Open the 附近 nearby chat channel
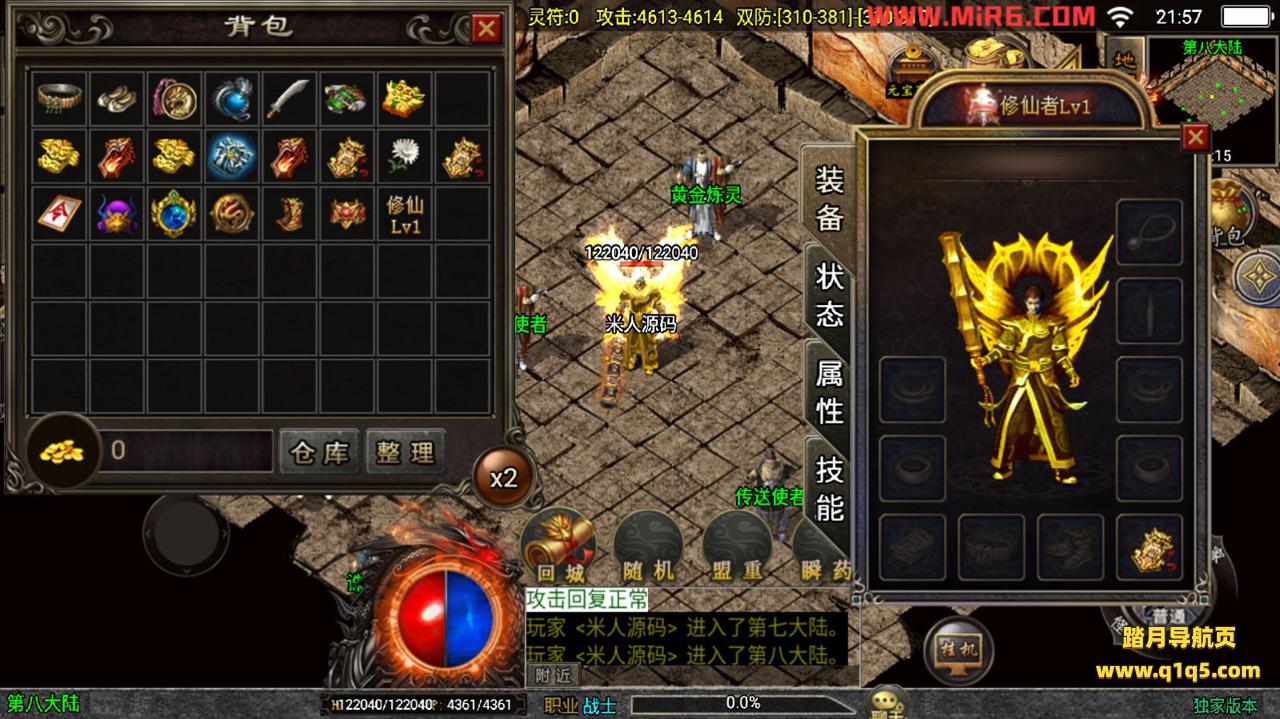Screen dimensions: 1280x719 [552, 675]
